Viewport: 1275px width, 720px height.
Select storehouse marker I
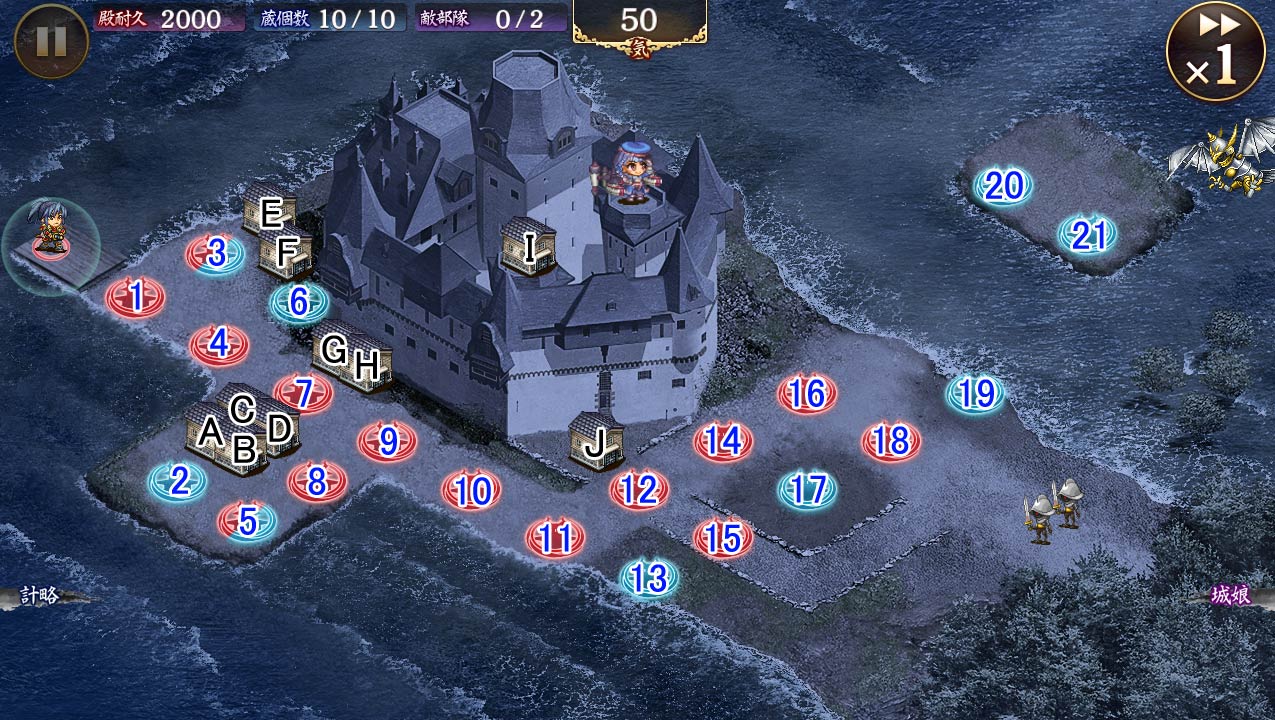[529, 245]
